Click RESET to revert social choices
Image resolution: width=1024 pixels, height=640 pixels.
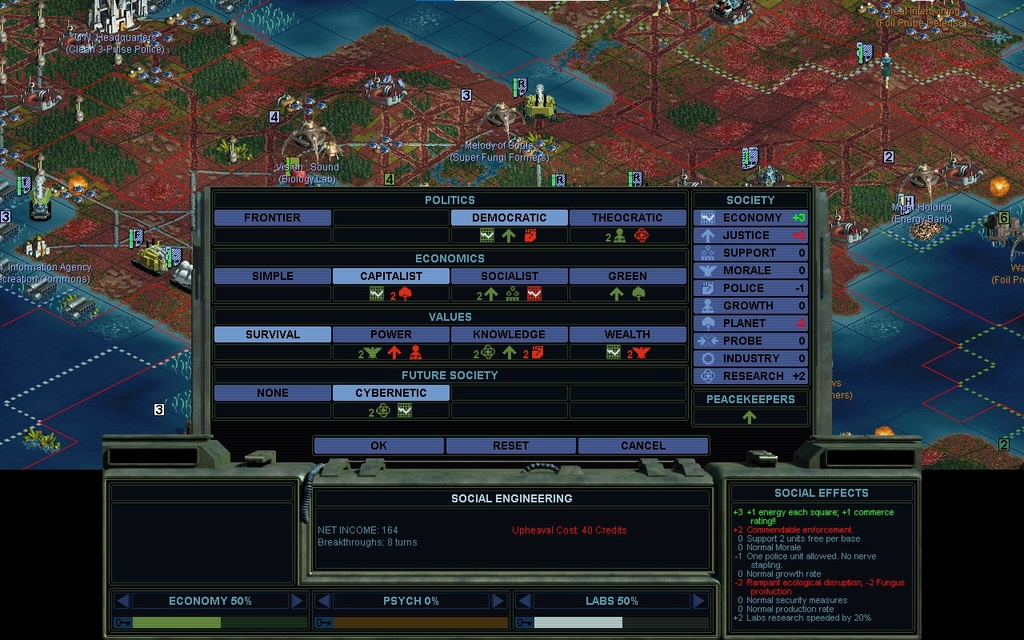(x=510, y=446)
